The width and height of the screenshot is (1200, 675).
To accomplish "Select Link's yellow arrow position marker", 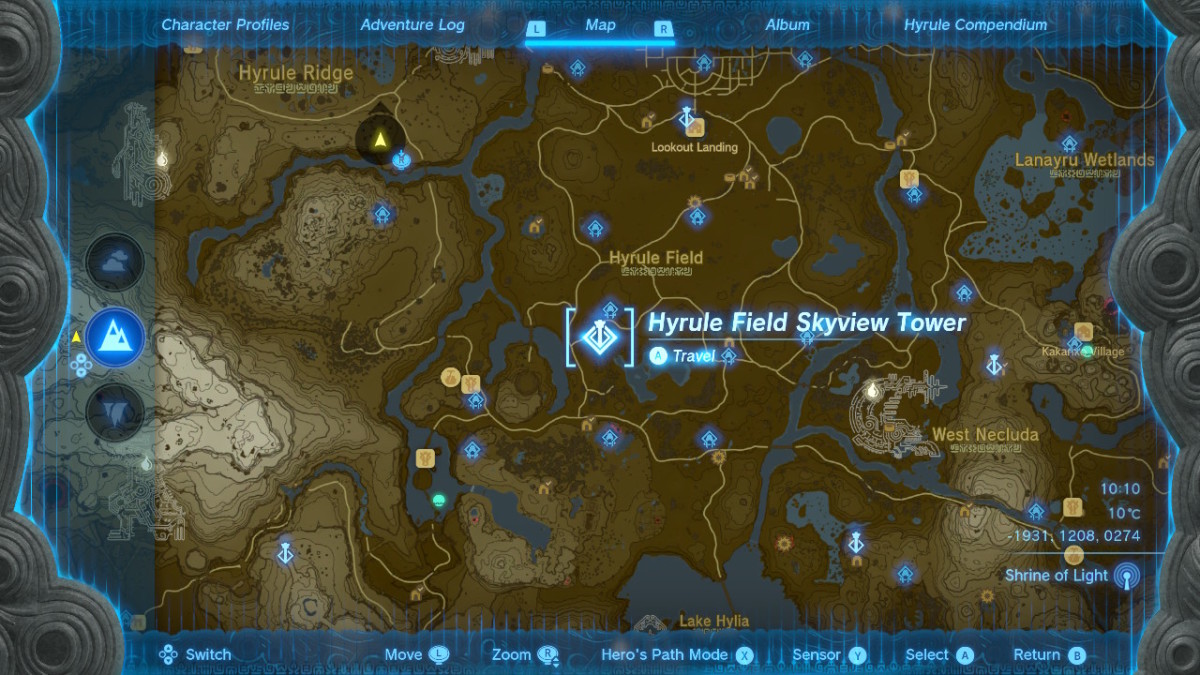I will (x=380, y=141).
